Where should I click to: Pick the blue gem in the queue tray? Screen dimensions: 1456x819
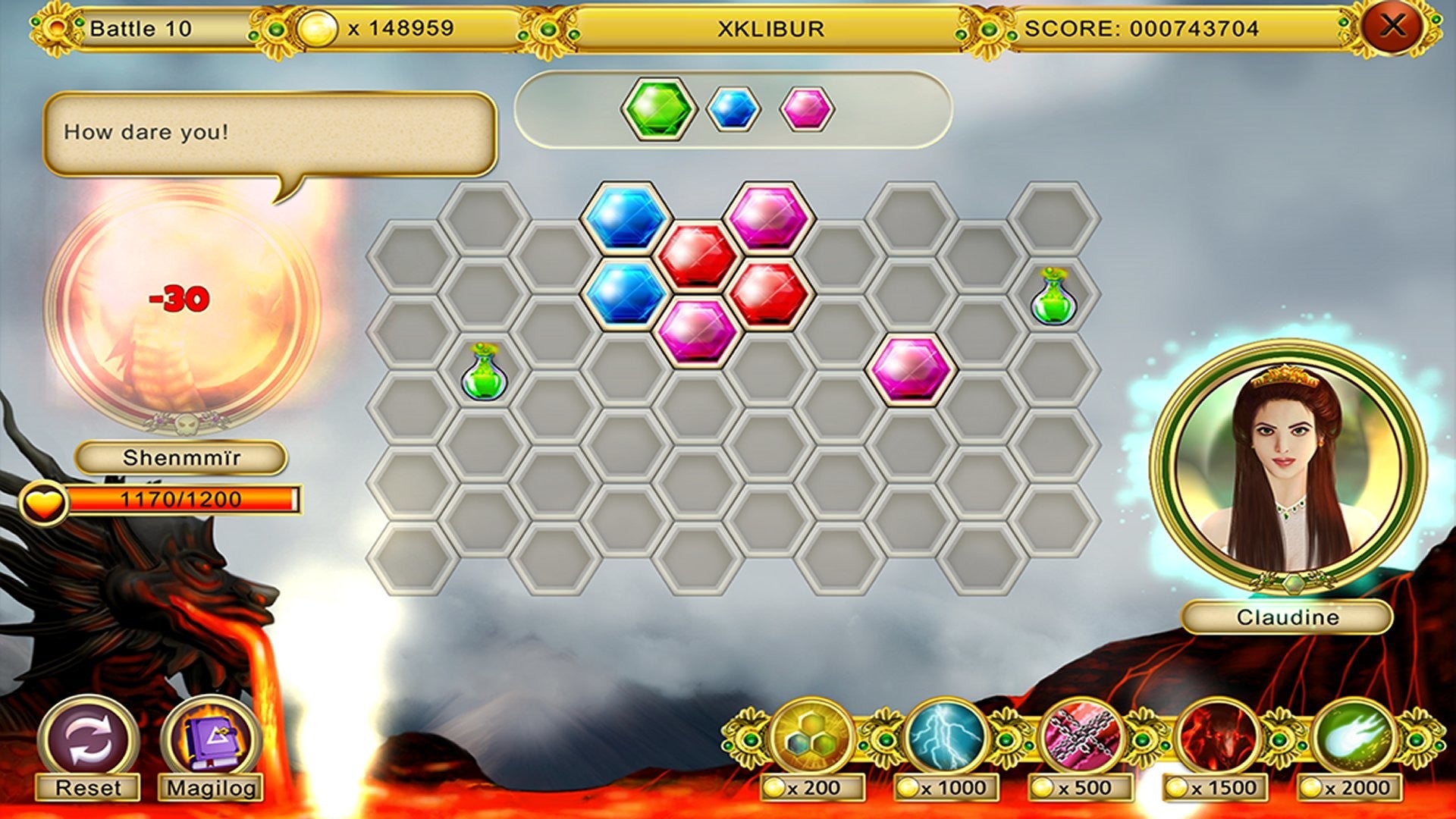[x=733, y=109]
